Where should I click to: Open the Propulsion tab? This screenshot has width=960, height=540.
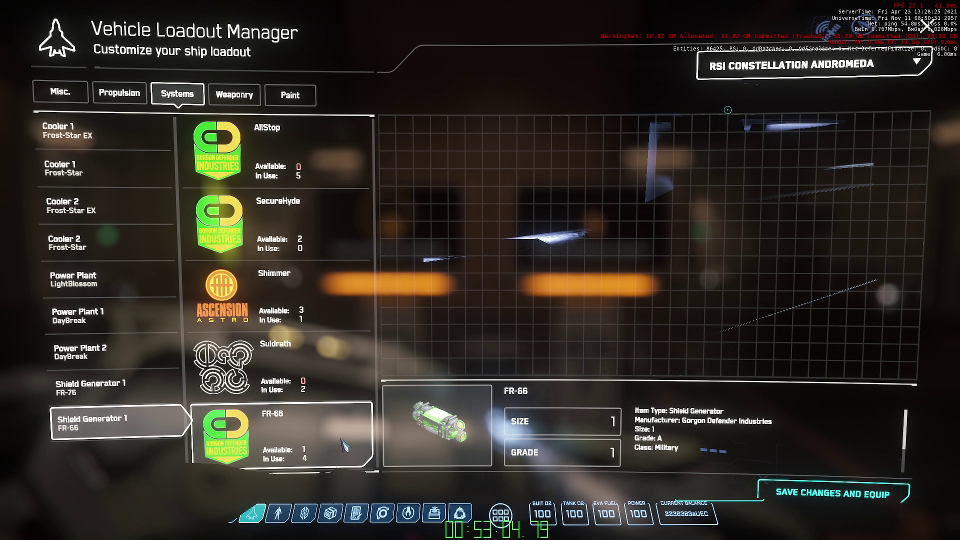click(119, 93)
